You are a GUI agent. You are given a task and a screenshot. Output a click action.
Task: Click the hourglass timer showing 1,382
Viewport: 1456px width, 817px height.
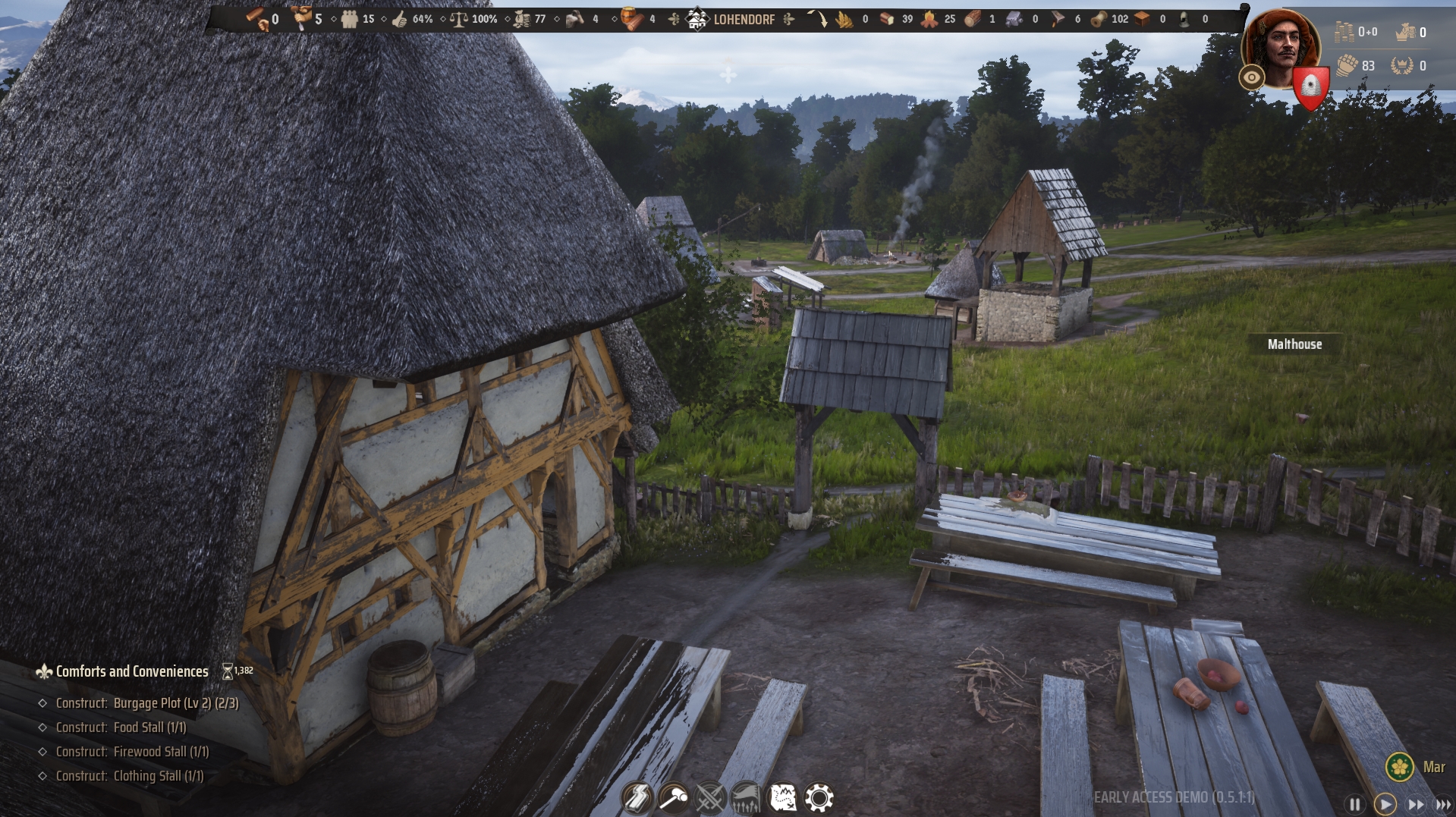[236, 670]
